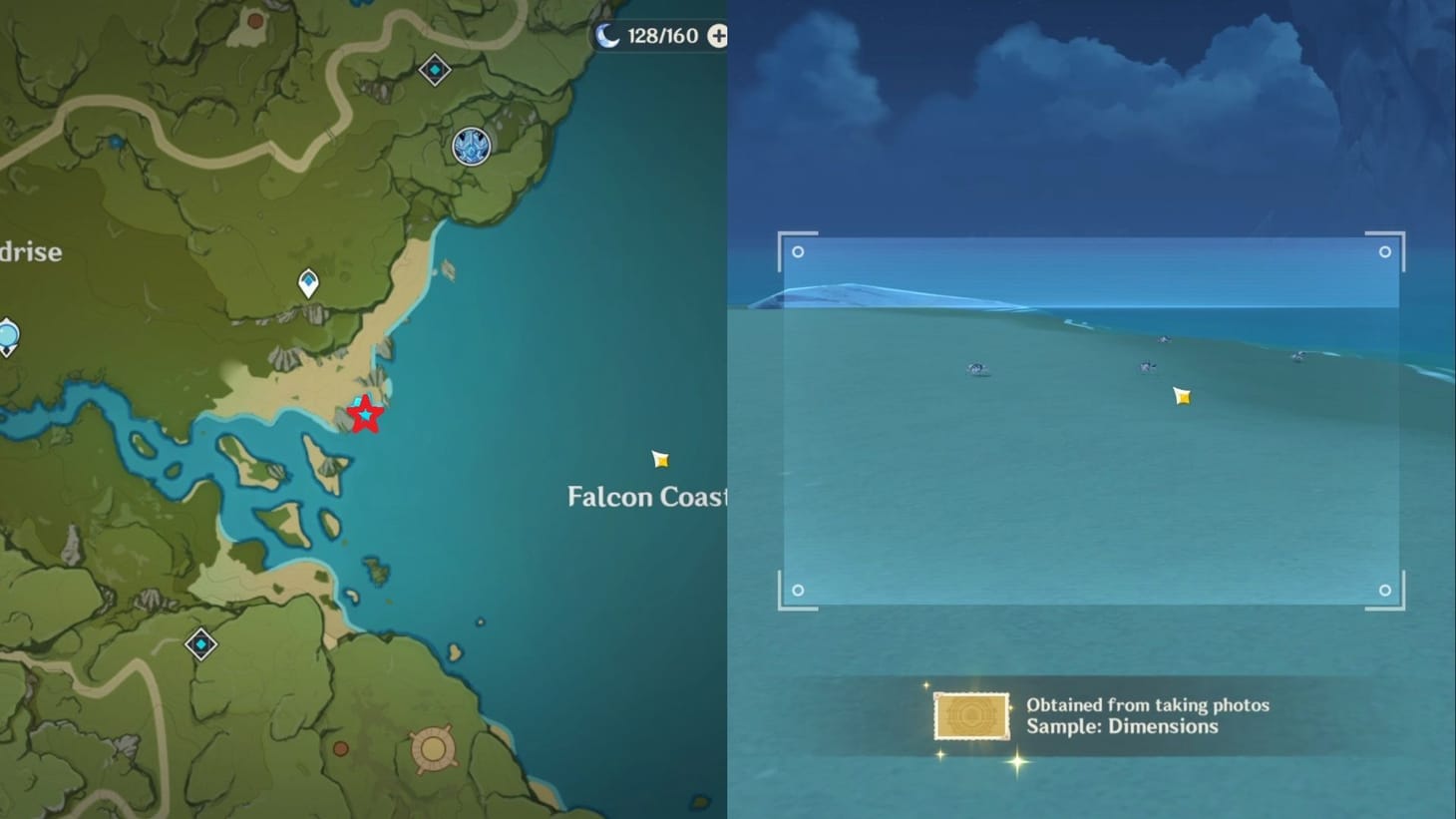The width and height of the screenshot is (1456, 819).
Task: Click the glowing marker inside the camera frame
Action: (1182, 396)
